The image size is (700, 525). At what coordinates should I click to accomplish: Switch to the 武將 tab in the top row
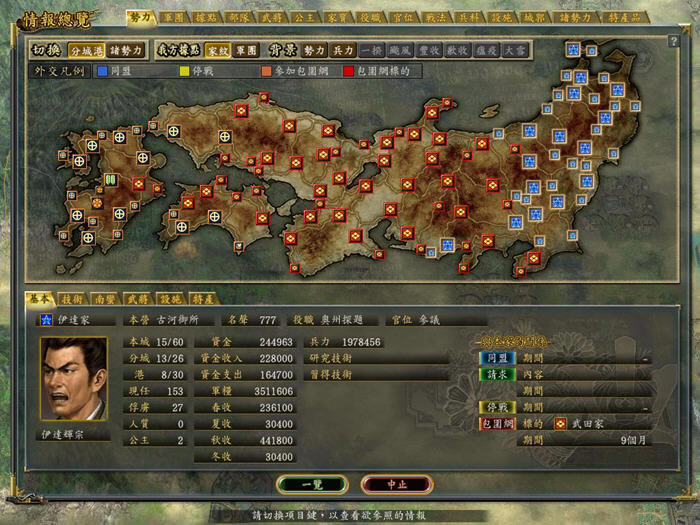tap(271, 17)
